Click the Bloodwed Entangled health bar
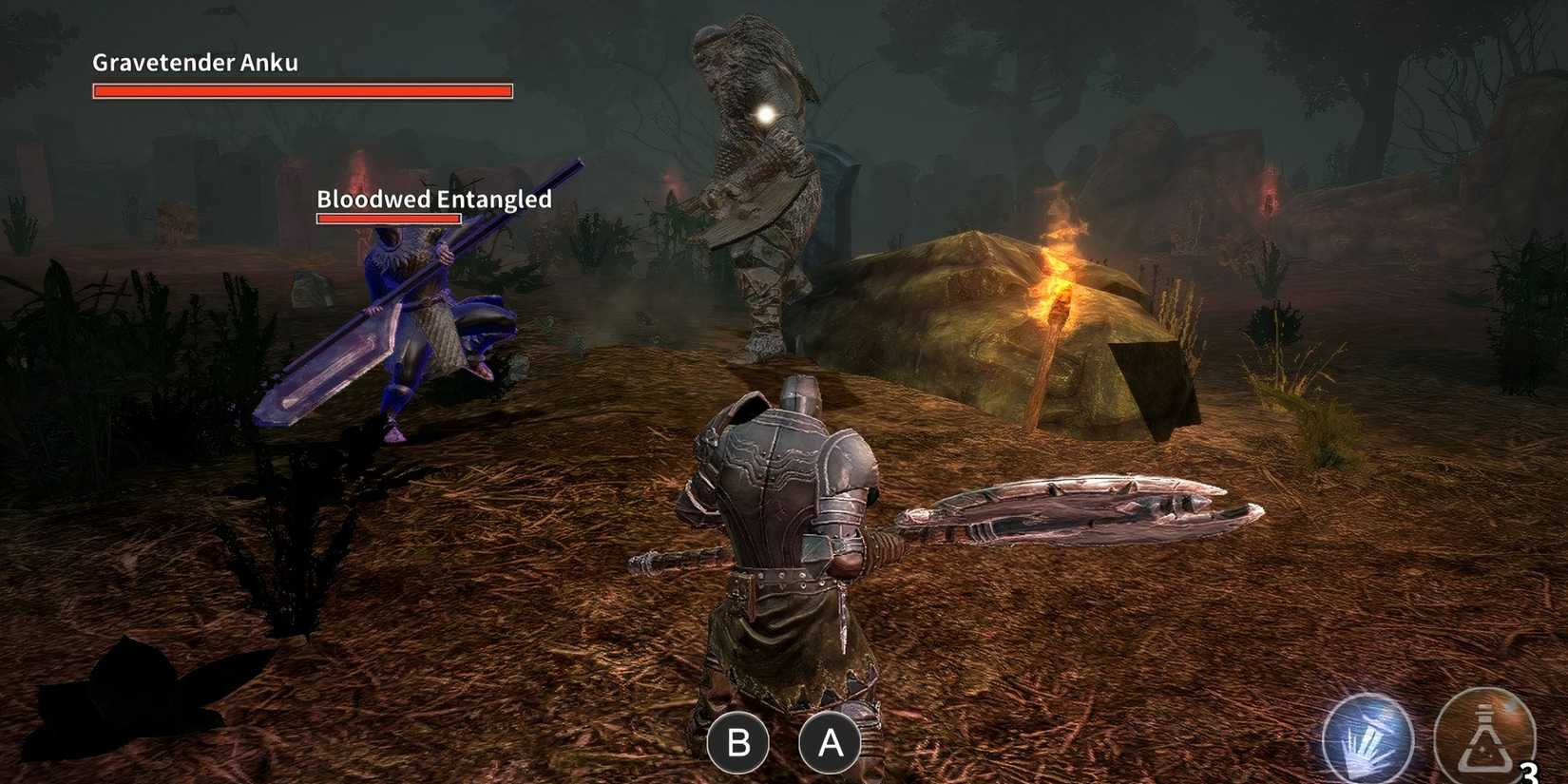Screen dimensions: 1568x784 click(x=388, y=220)
